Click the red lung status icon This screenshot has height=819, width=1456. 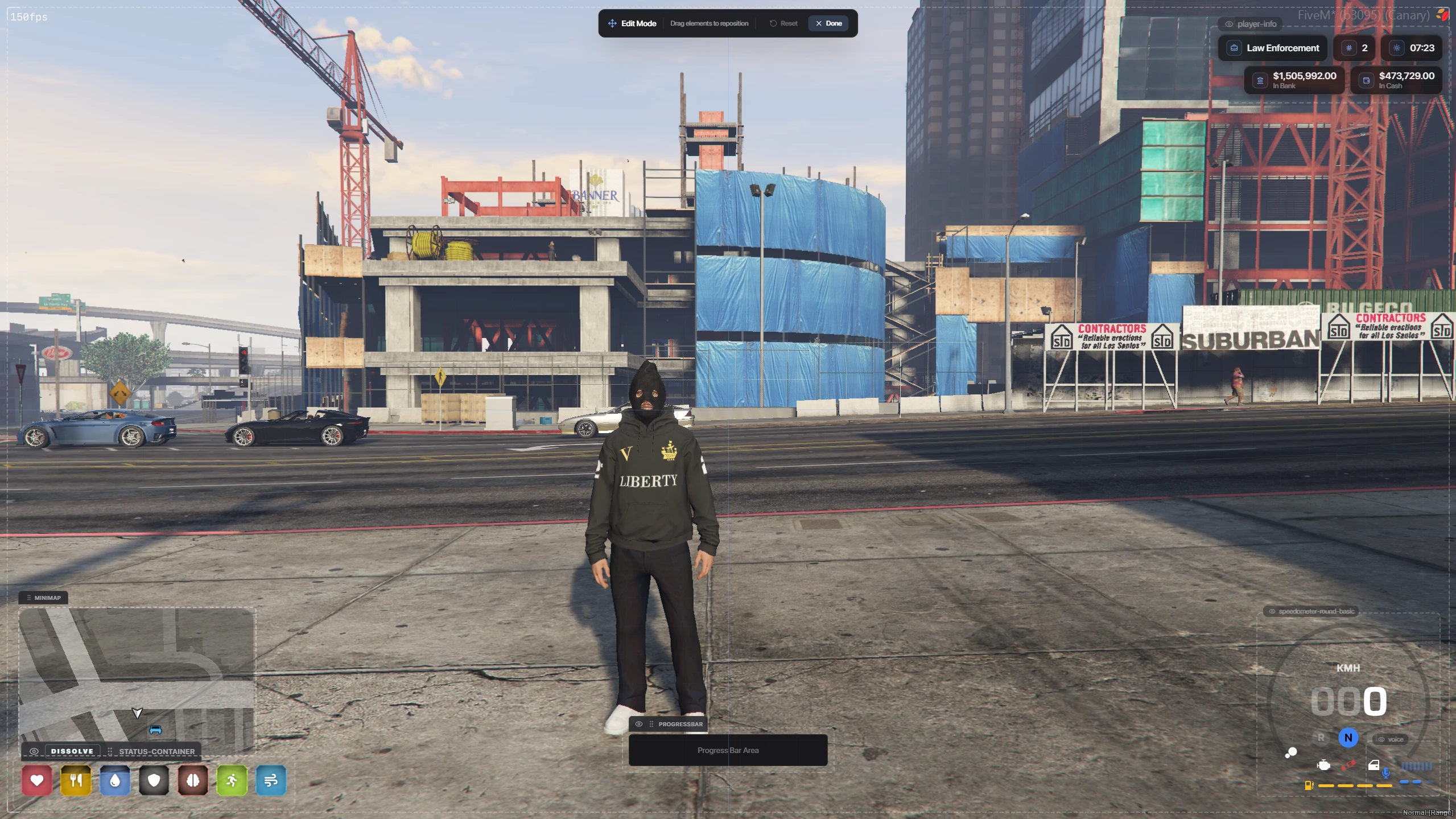click(193, 780)
